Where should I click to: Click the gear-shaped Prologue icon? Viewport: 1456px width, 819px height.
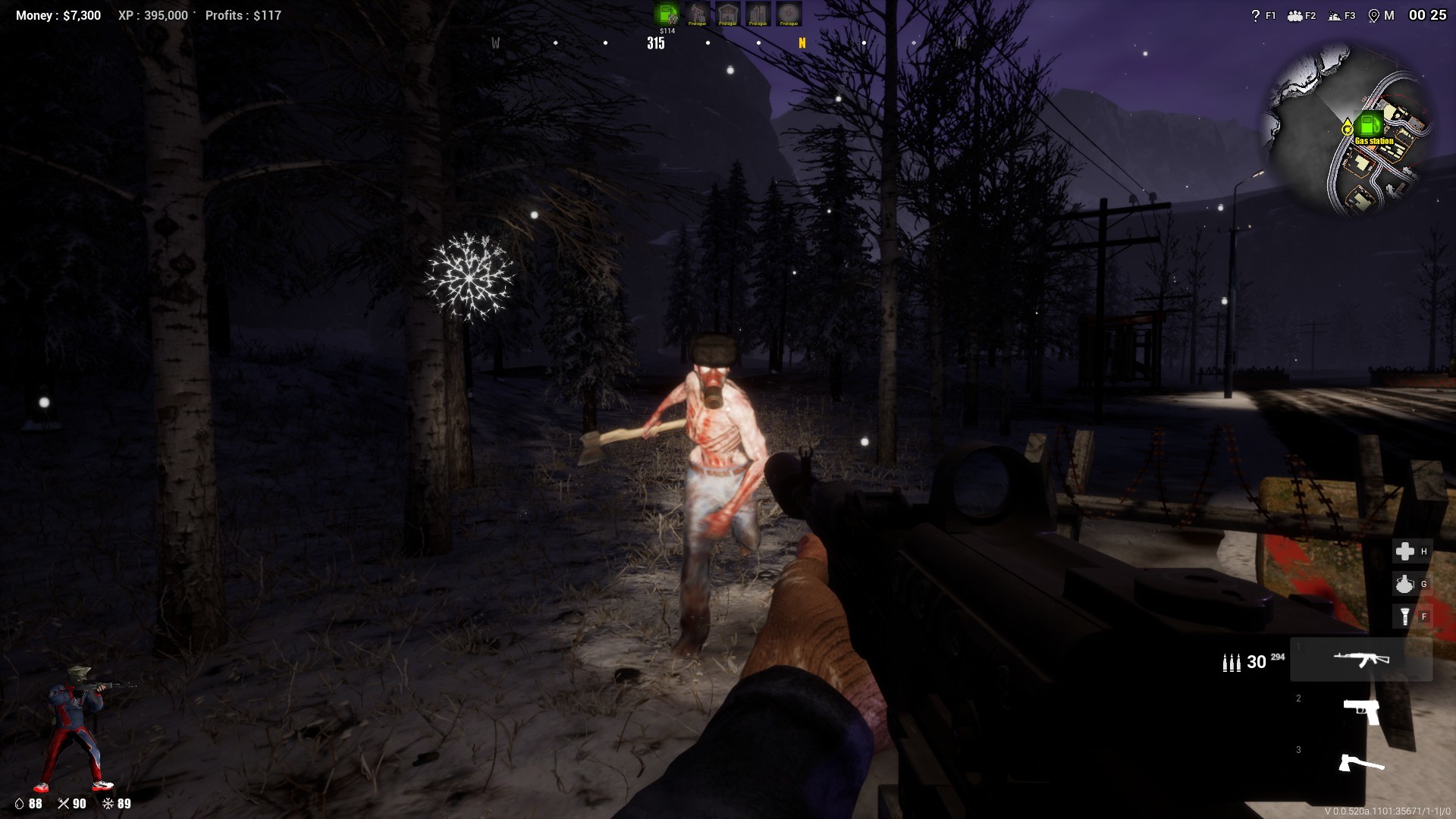pos(789,13)
